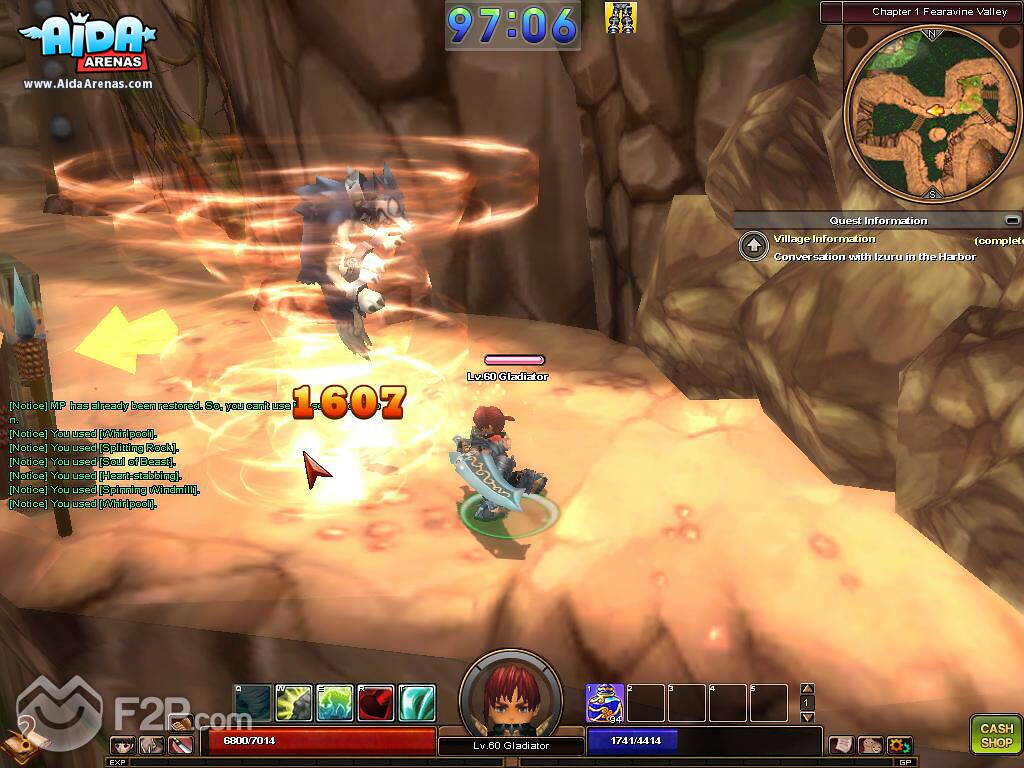Click the character face menu button

tap(124, 745)
